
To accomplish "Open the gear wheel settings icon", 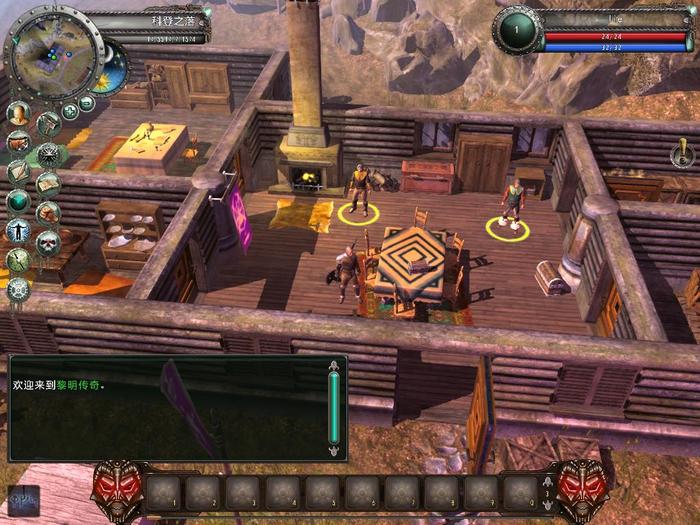I will pyautogui.click(x=17, y=290).
